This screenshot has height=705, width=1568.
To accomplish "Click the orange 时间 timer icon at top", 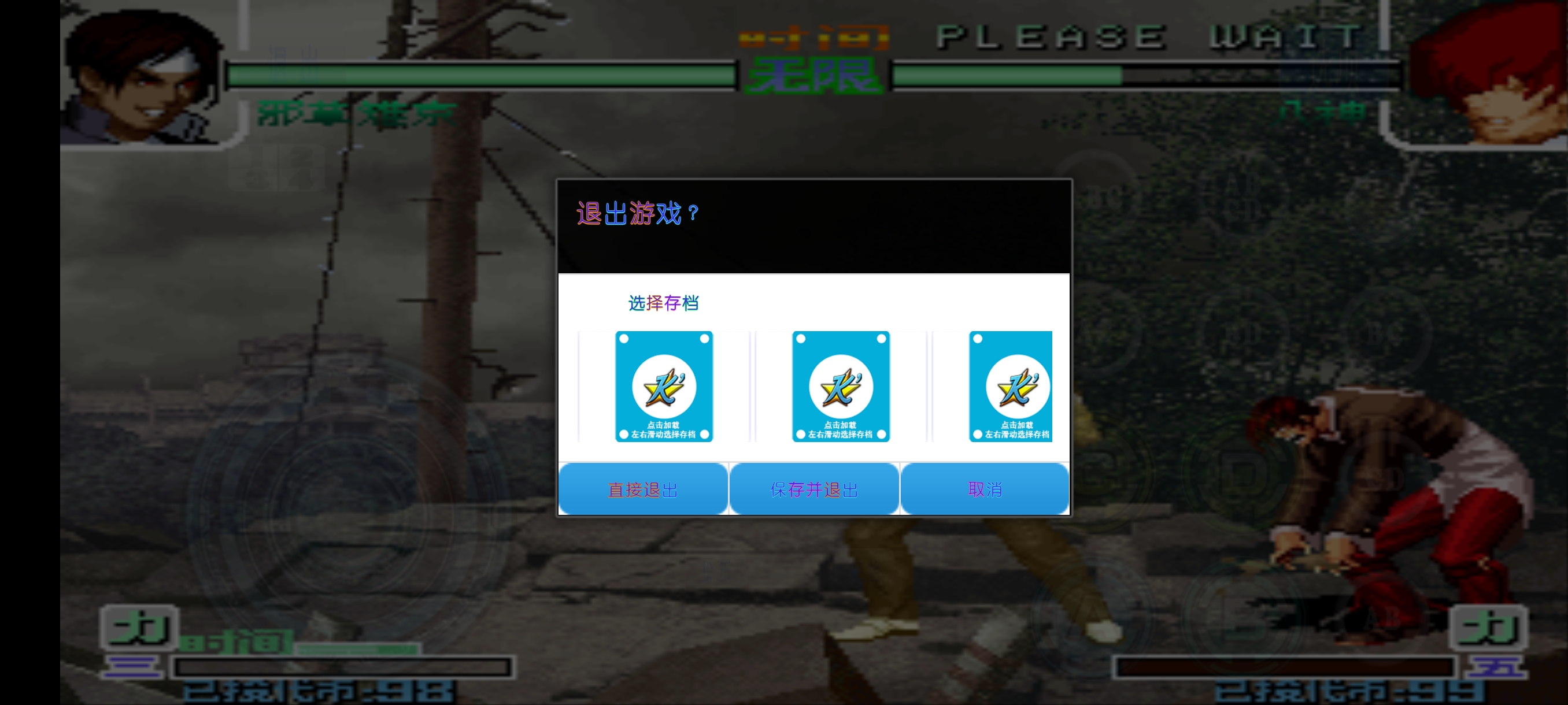I will click(x=816, y=36).
